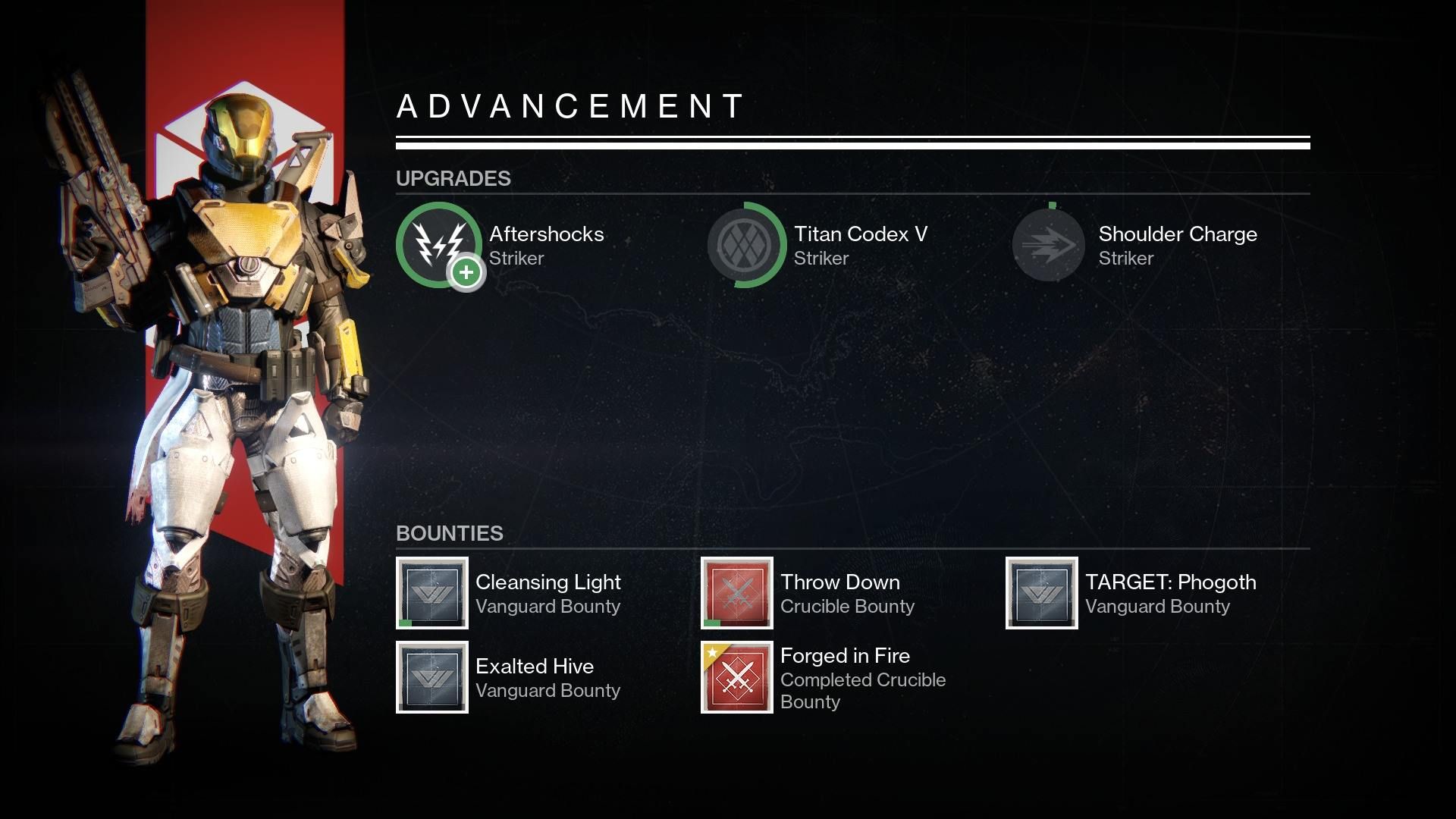Click the Exalted Hive bounty icon
Viewport: 1456px width, 819px height.
pos(431,677)
